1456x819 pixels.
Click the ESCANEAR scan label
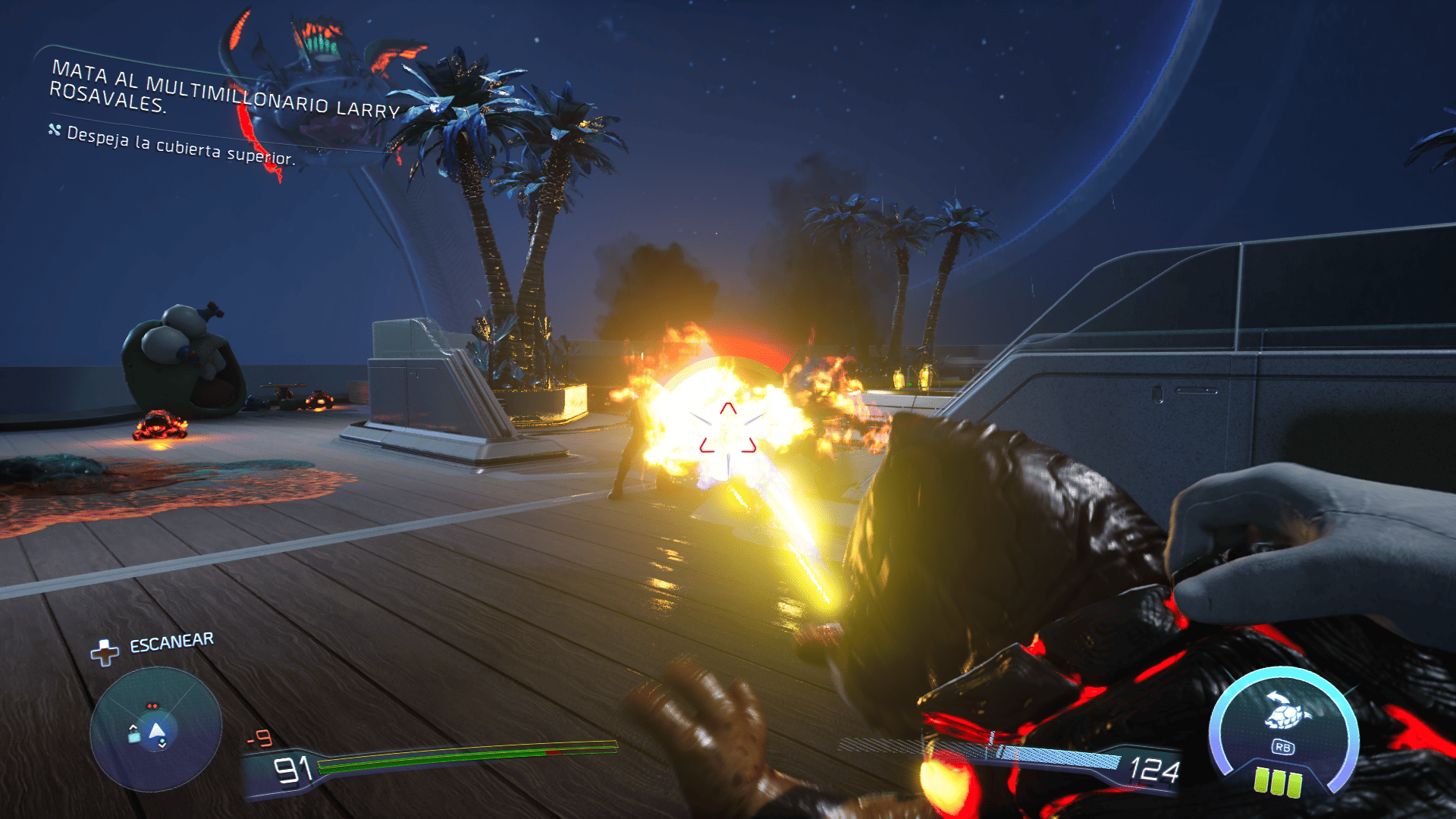click(x=171, y=643)
